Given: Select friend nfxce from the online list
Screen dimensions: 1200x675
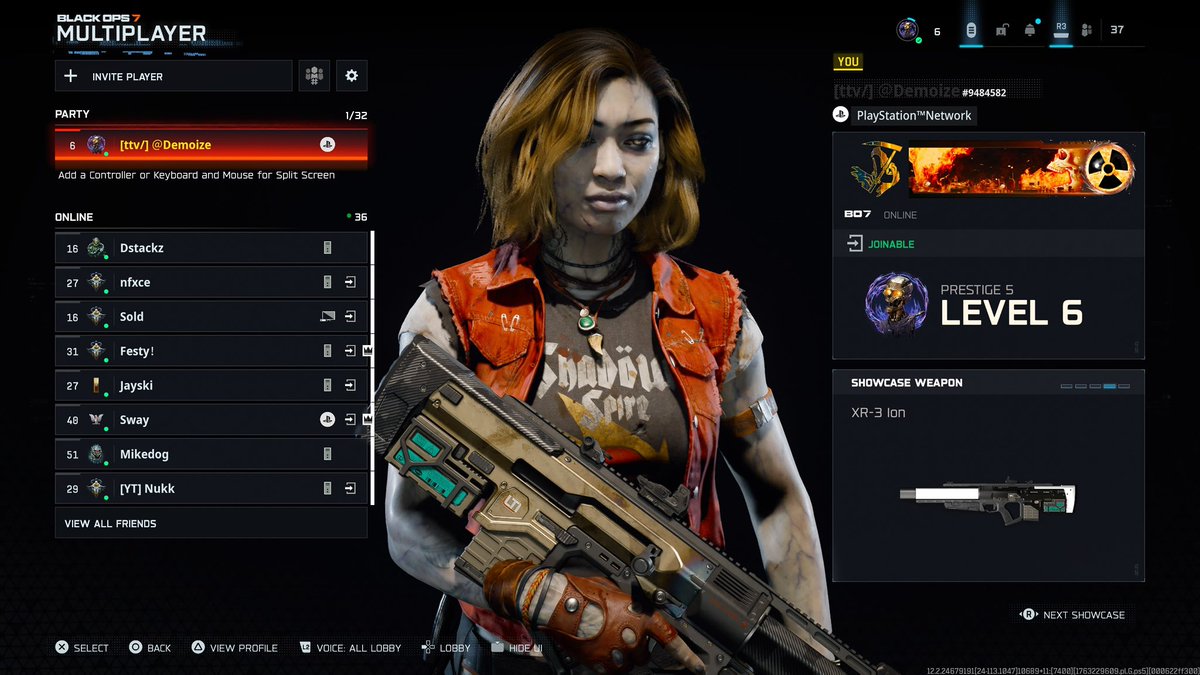Looking at the screenshot, I should coord(210,282).
